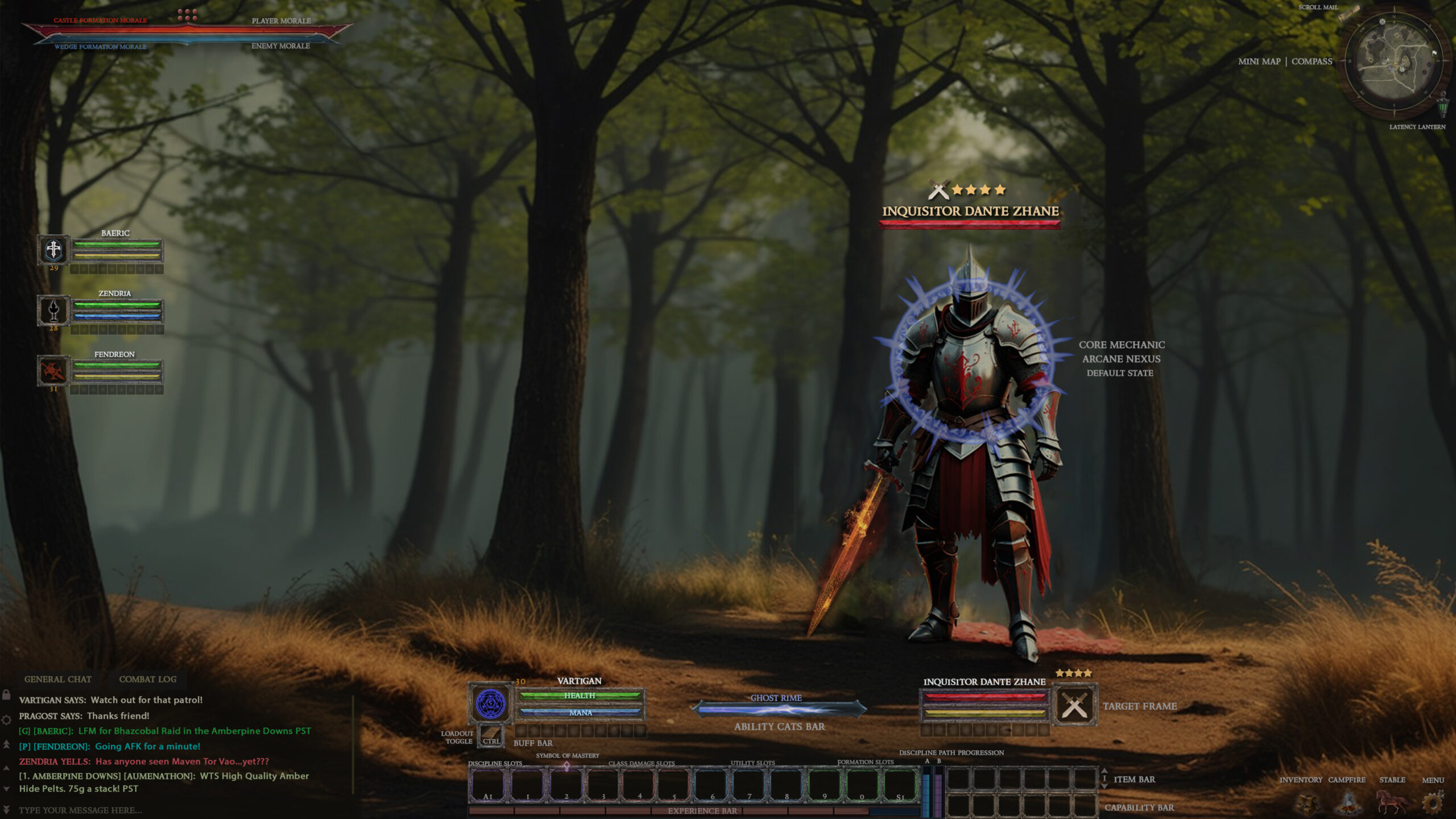Click the Loadout Toggle button

click(x=491, y=736)
